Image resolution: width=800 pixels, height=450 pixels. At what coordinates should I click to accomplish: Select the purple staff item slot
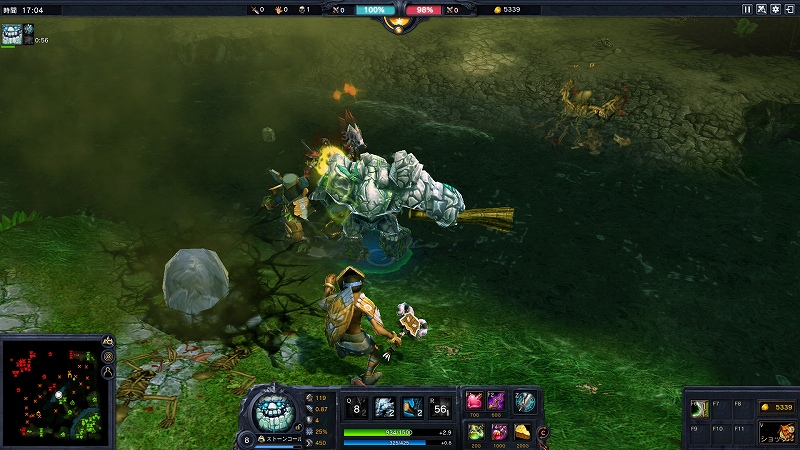point(497,402)
